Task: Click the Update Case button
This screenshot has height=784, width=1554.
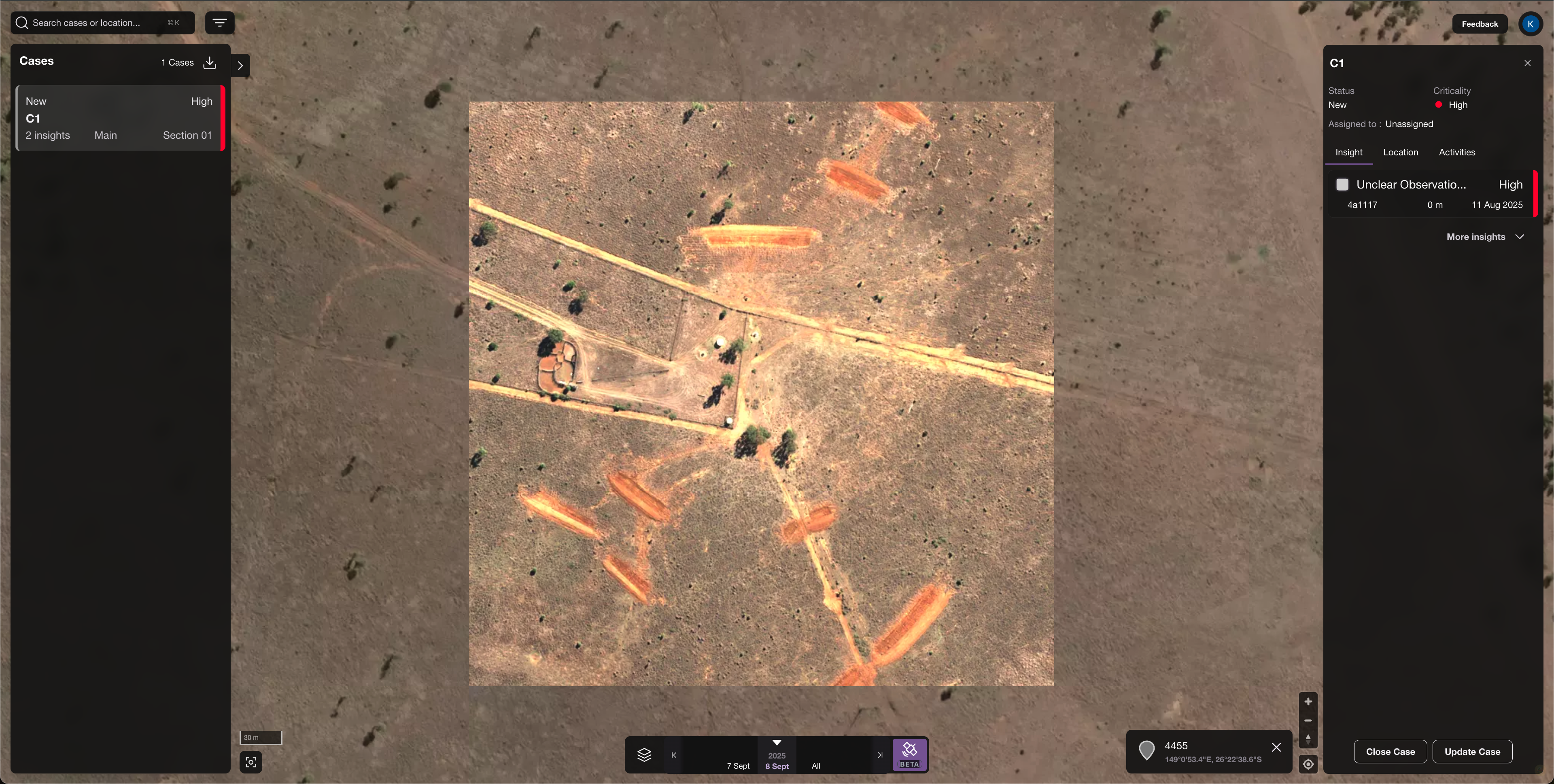Action: pos(1472,751)
